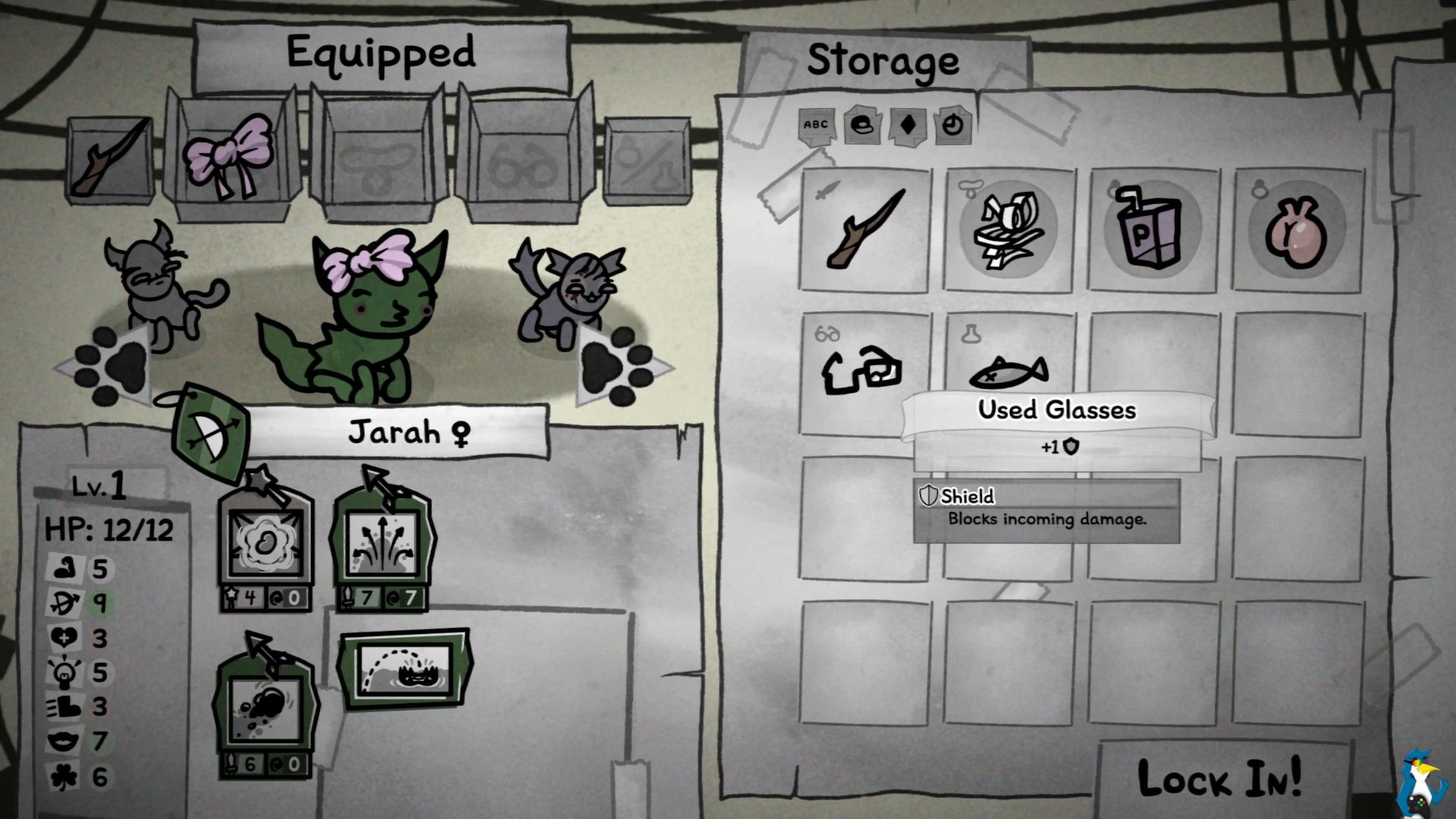Pick the wooden stick in storage

(864, 230)
